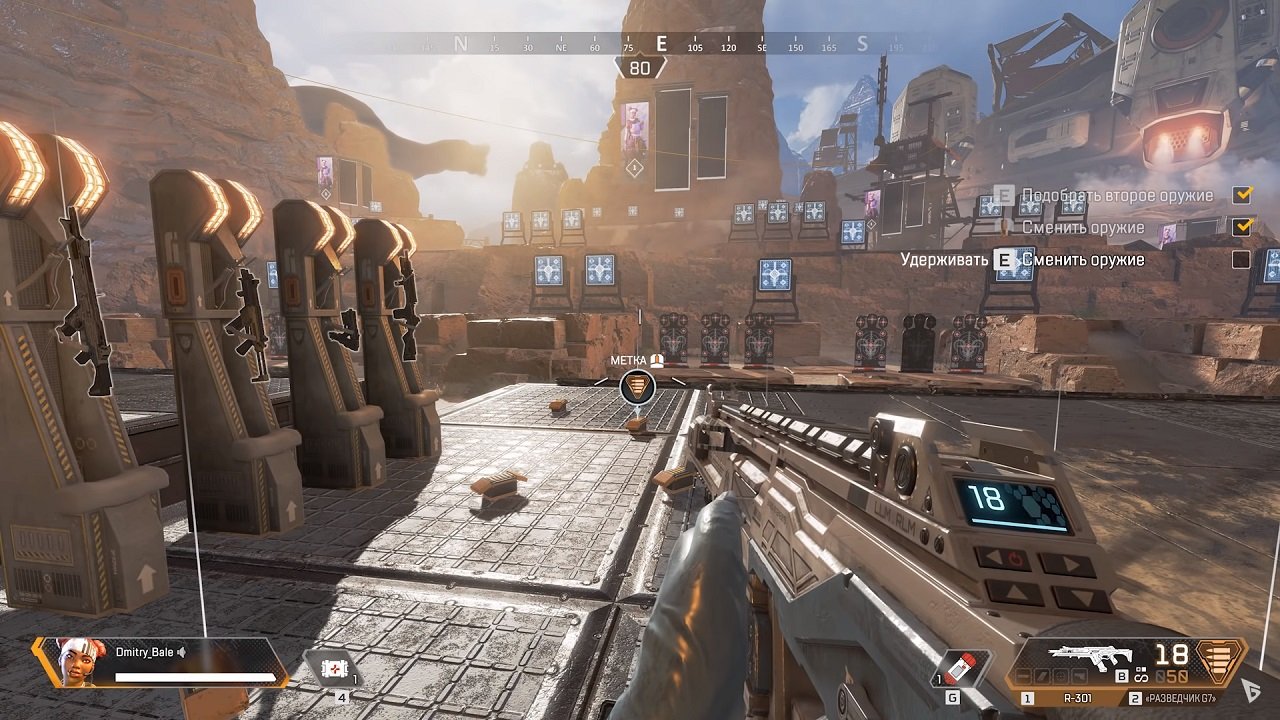Click the 80 distance marker below the compass
The image size is (1280, 720).
637,68
